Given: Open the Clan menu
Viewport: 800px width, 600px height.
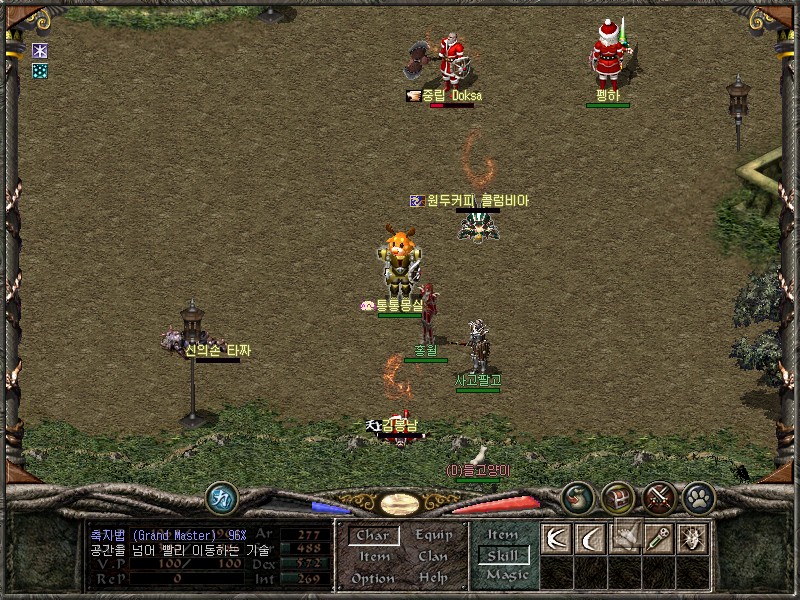Looking at the screenshot, I should coord(433,557).
